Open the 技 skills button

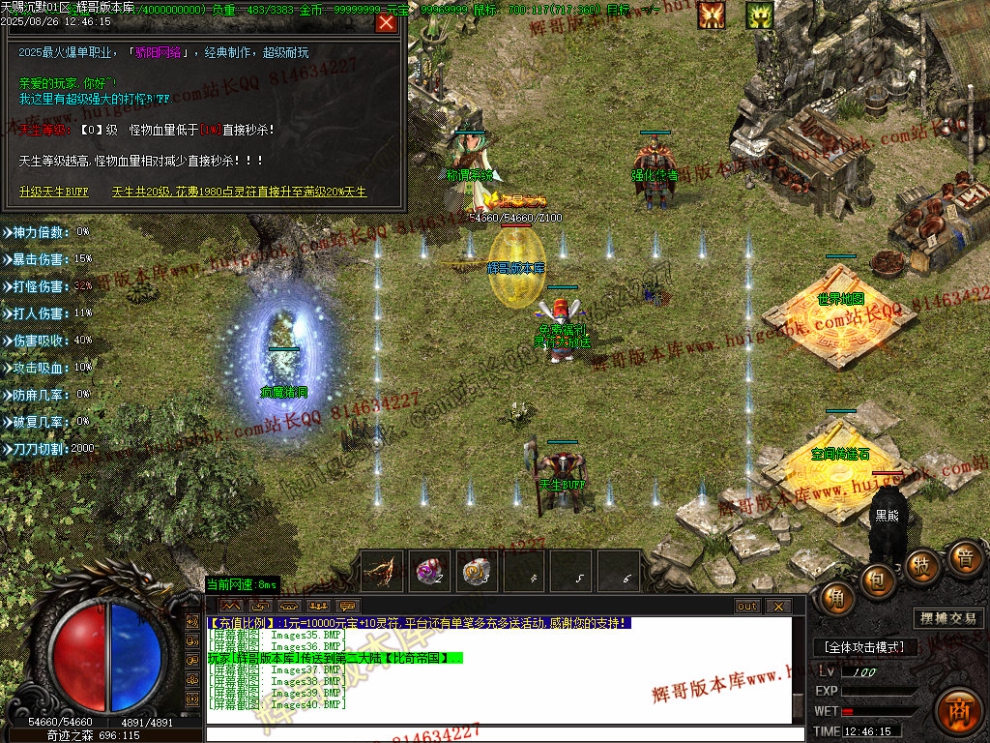point(921,566)
